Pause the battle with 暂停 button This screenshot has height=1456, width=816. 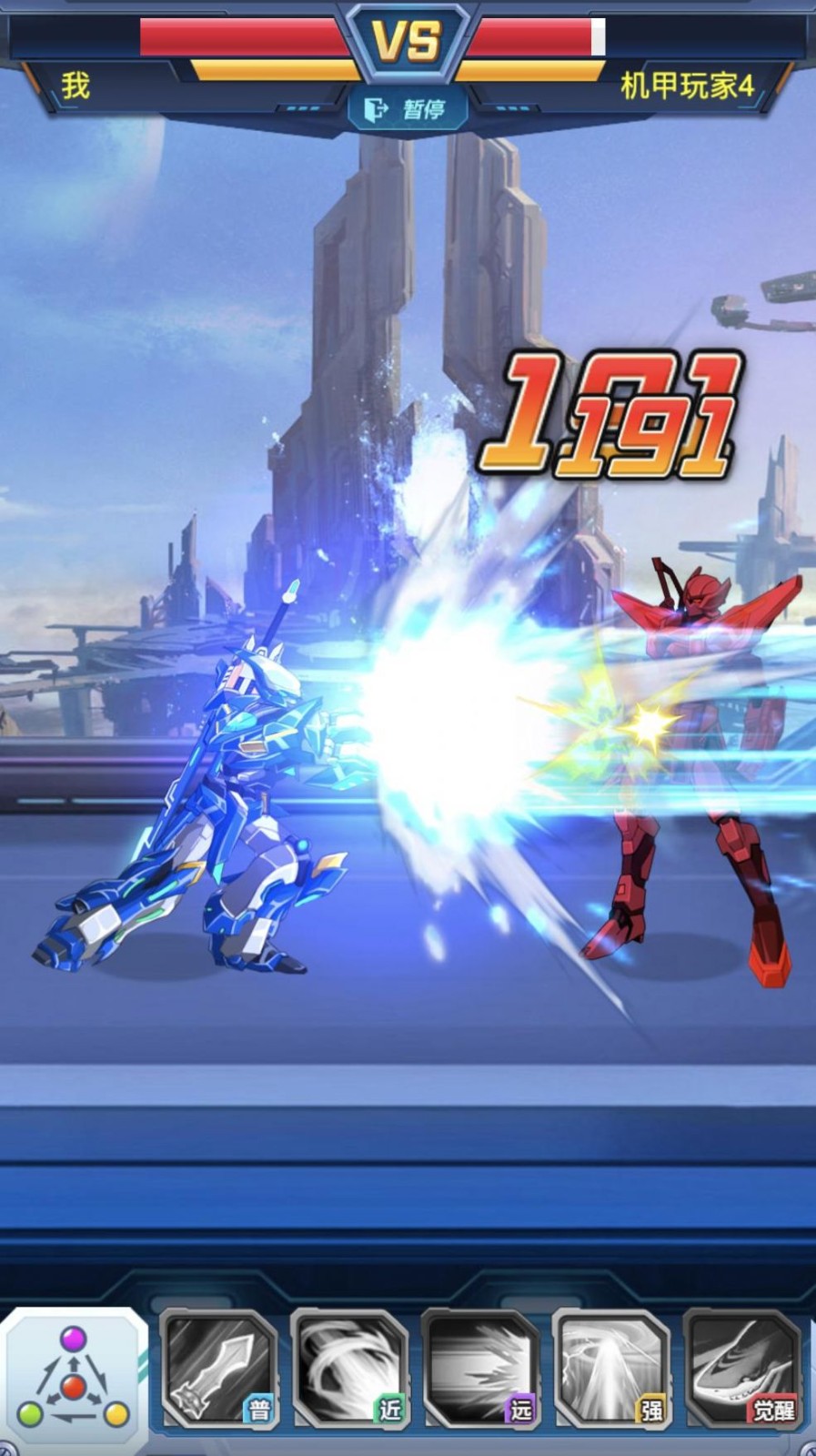407,110
